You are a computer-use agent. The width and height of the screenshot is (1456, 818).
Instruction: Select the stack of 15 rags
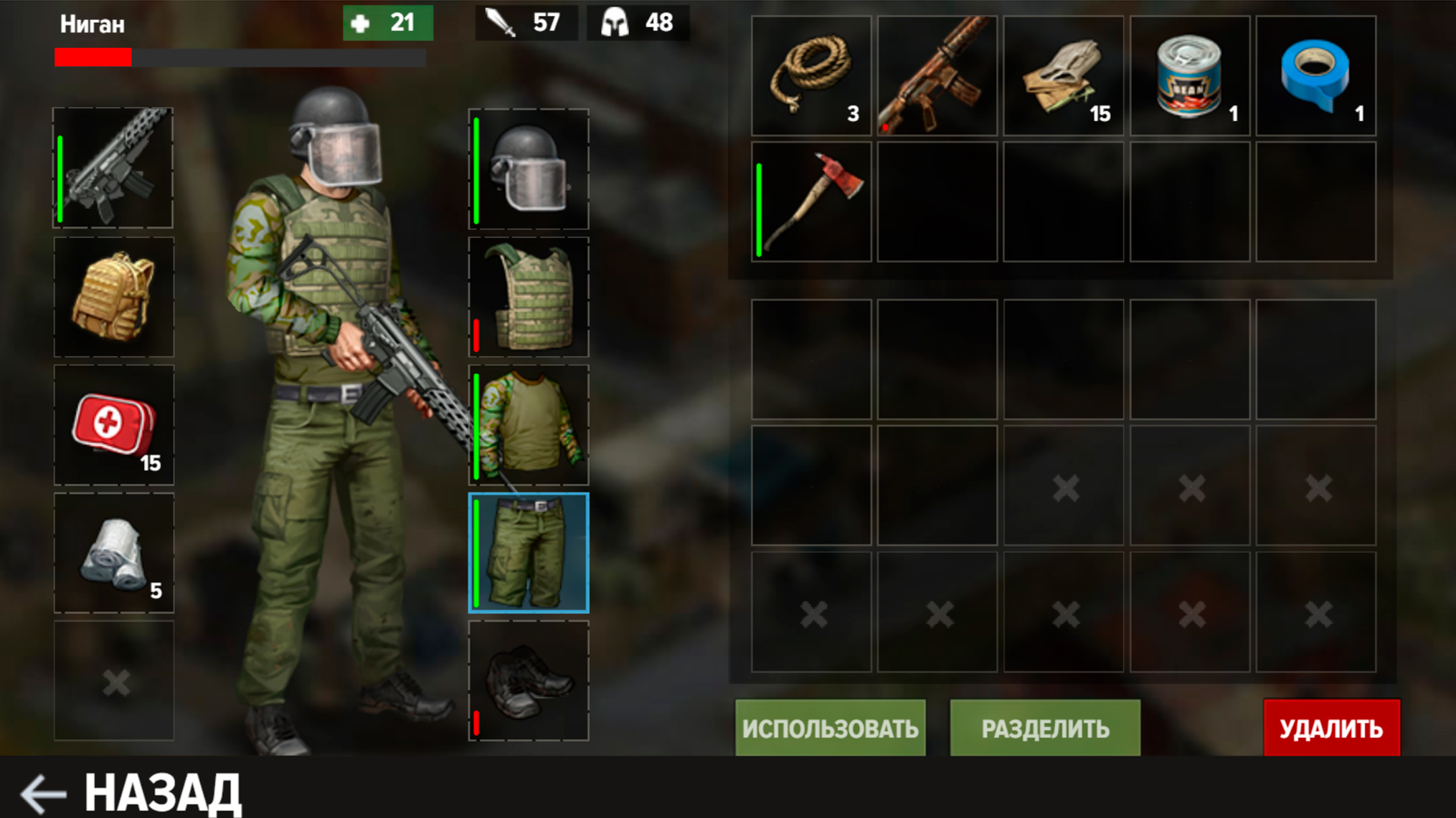[1063, 75]
